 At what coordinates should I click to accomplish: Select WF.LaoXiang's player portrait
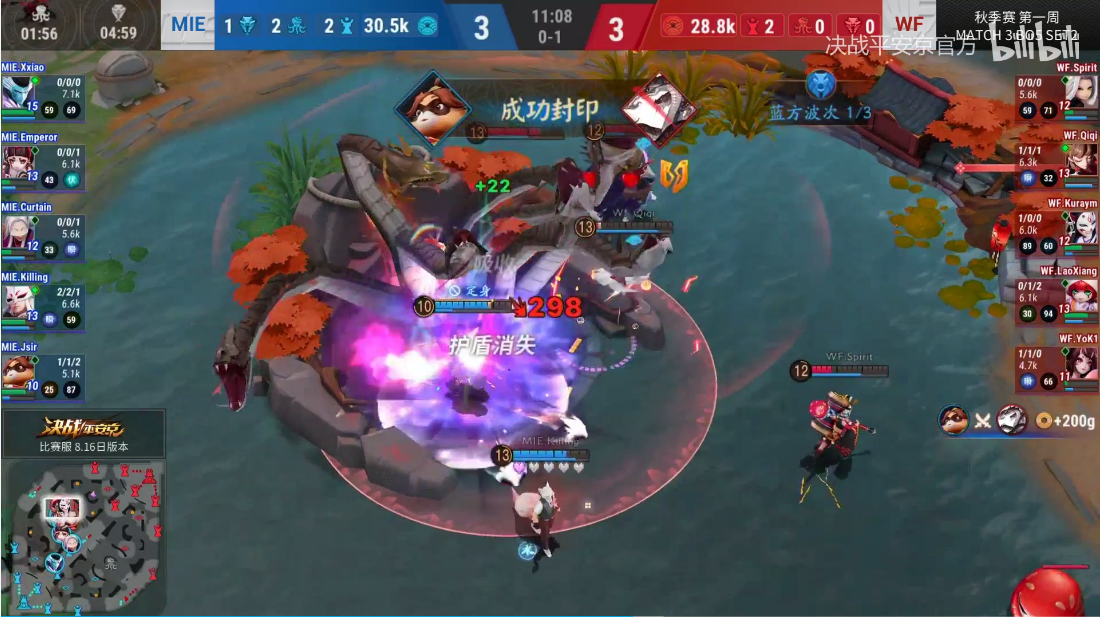1083,296
